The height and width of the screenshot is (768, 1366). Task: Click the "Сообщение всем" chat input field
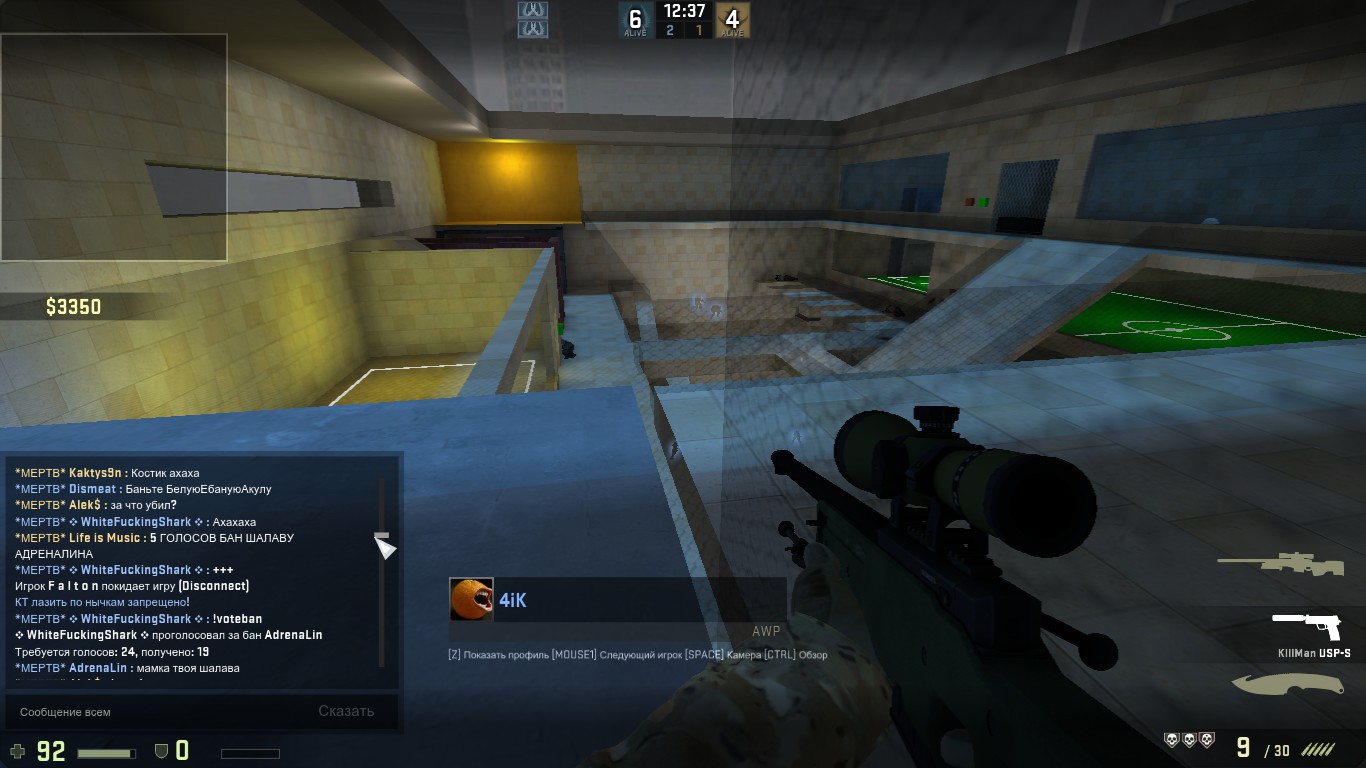tap(150, 712)
